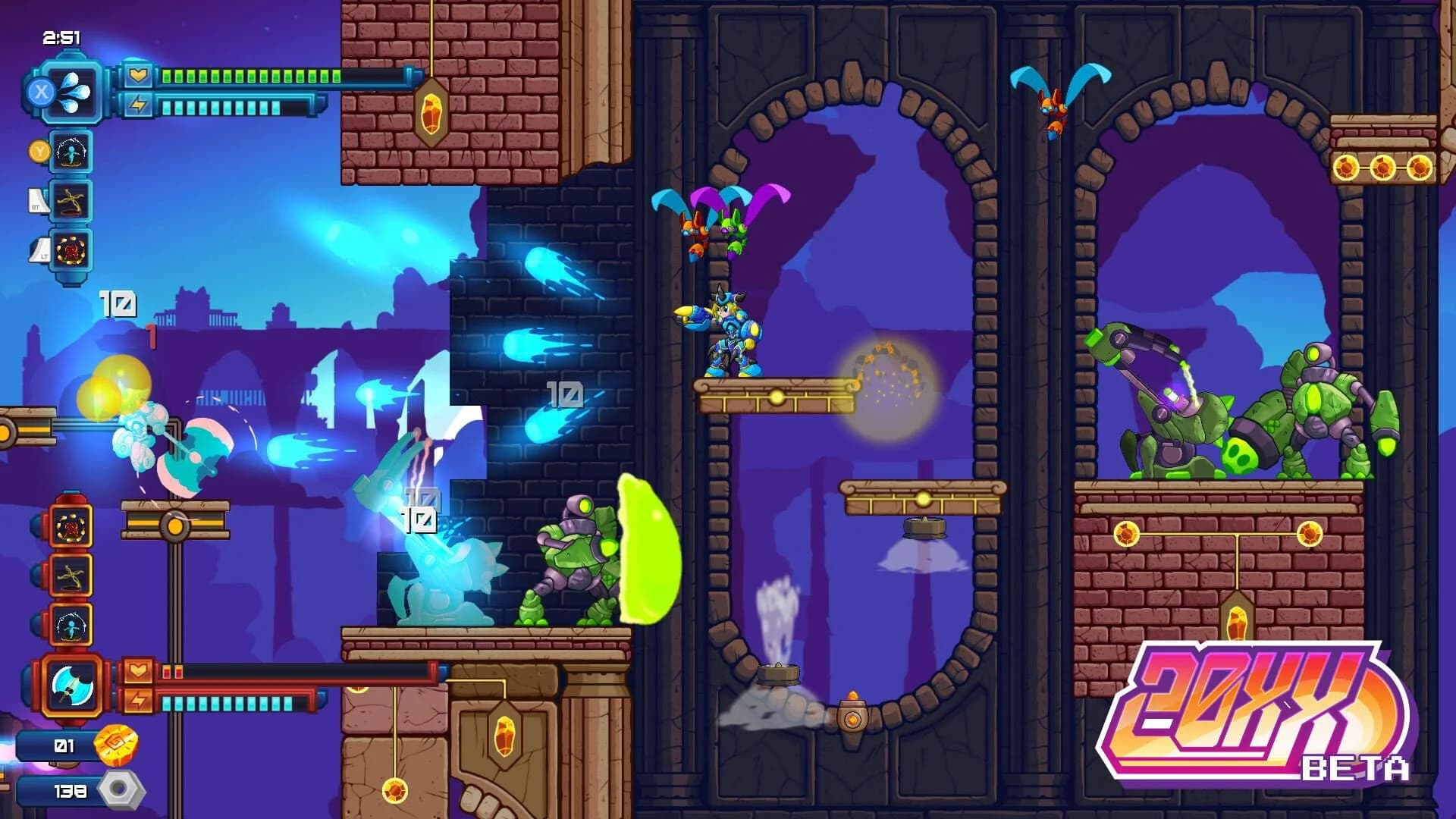Click Player 2's jump-rope energy ability slot

point(71,624)
